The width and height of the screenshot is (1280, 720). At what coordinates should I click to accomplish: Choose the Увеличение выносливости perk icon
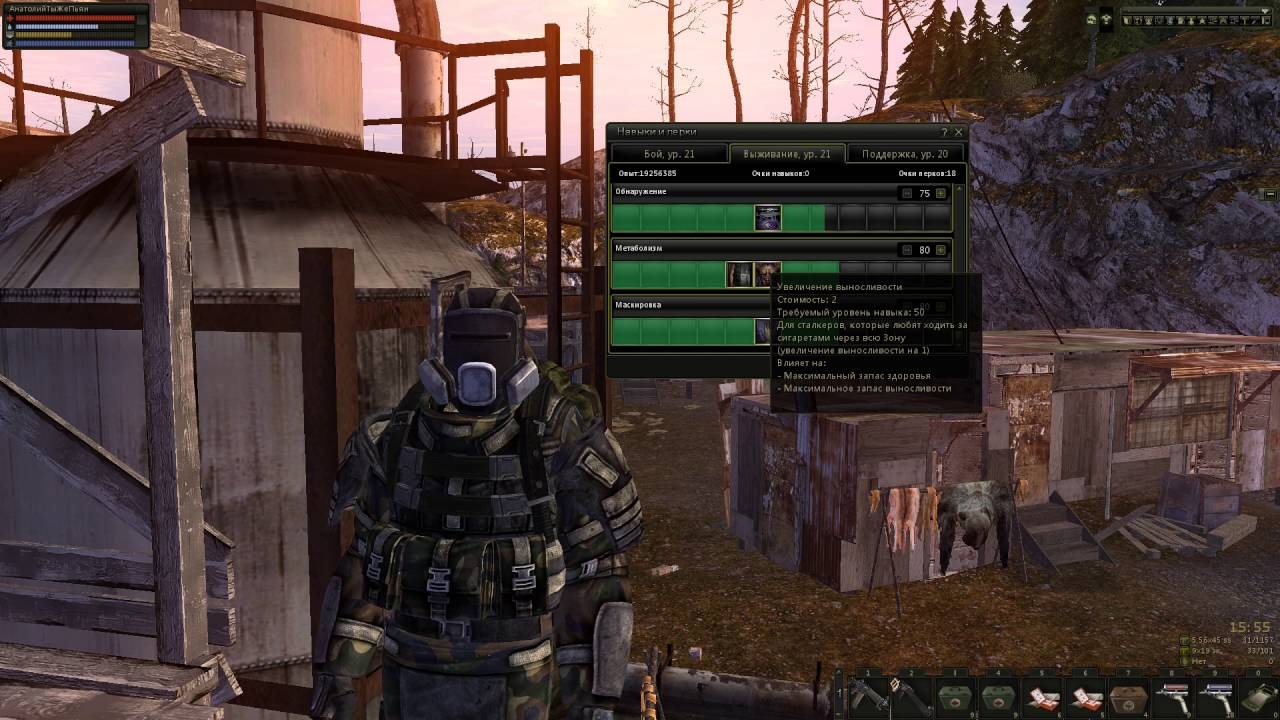[768, 275]
